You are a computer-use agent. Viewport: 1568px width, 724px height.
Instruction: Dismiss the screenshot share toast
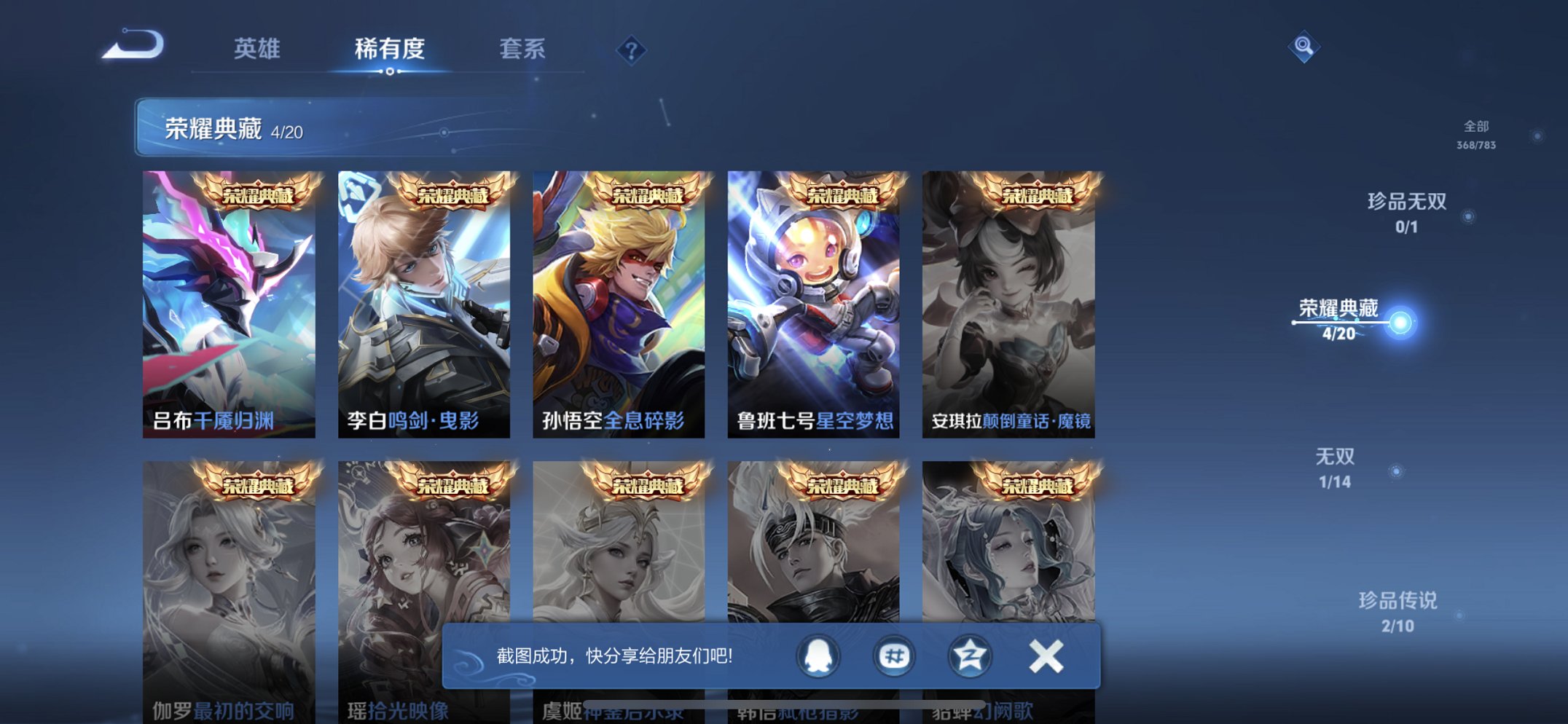[1045, 655]
